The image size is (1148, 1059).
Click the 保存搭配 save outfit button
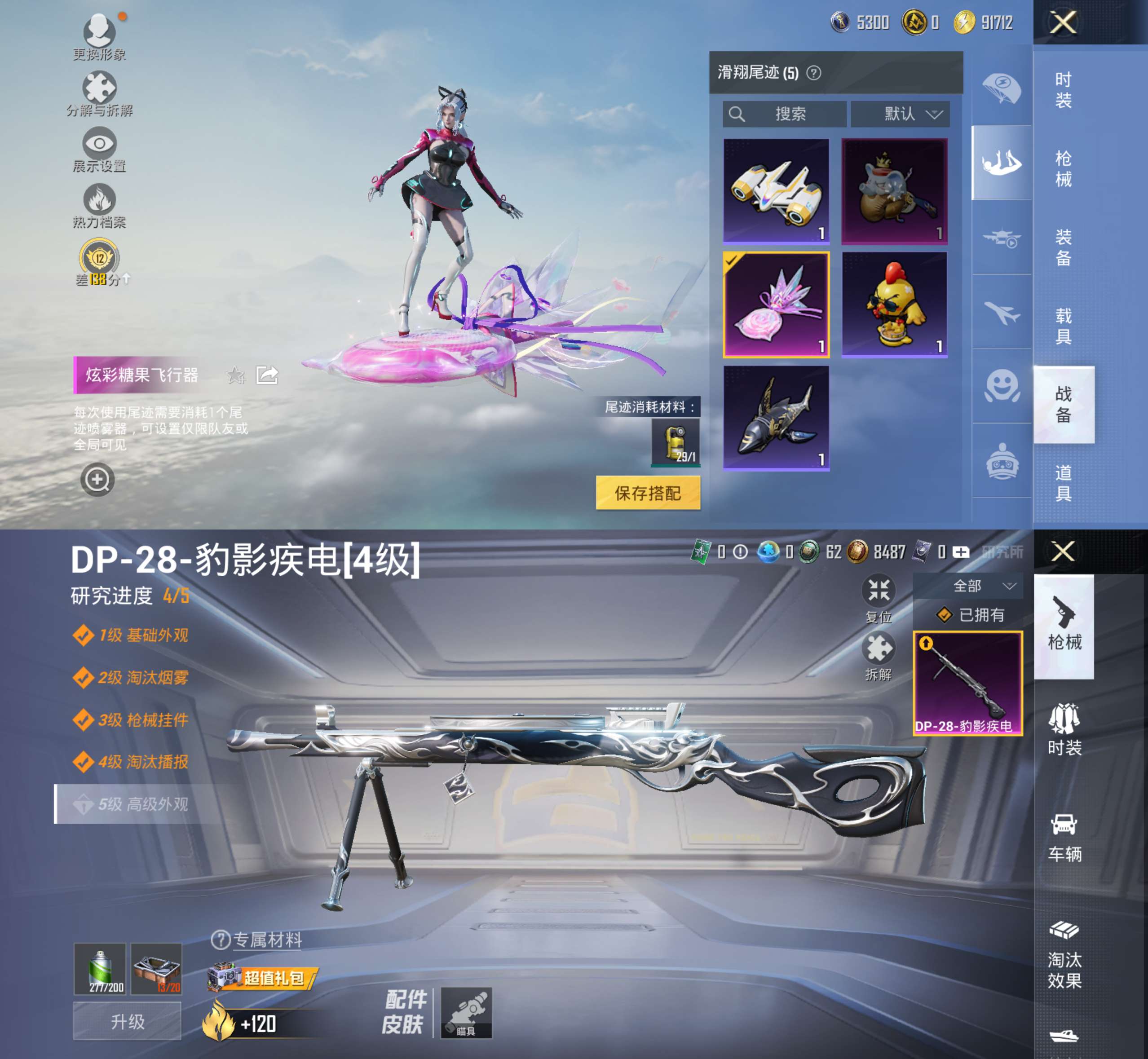(649, 492)
